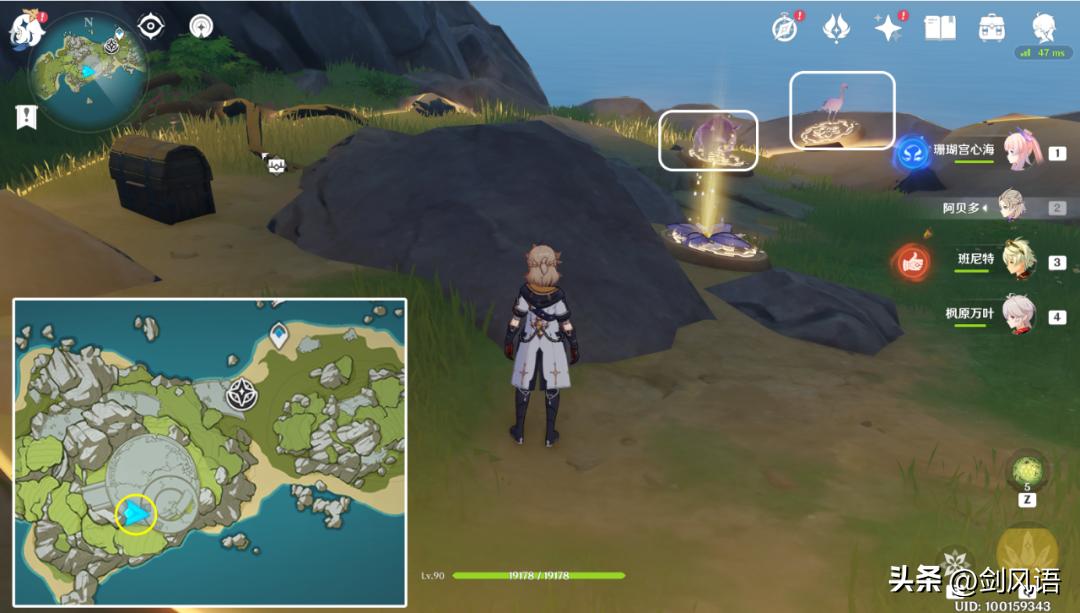Toggle the eye-shaped elemental sight icon
This screenshot has width=1080, height=613.
coord(151,26)
